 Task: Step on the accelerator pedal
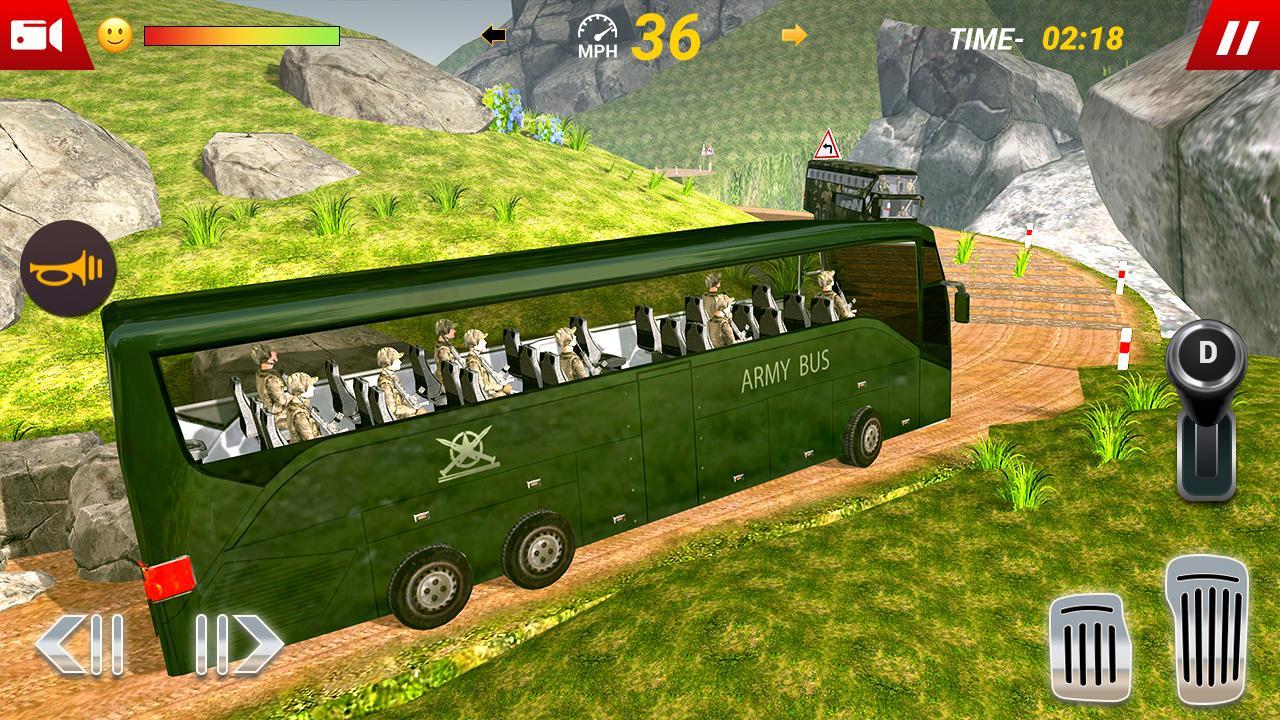tap(1207, 630)
